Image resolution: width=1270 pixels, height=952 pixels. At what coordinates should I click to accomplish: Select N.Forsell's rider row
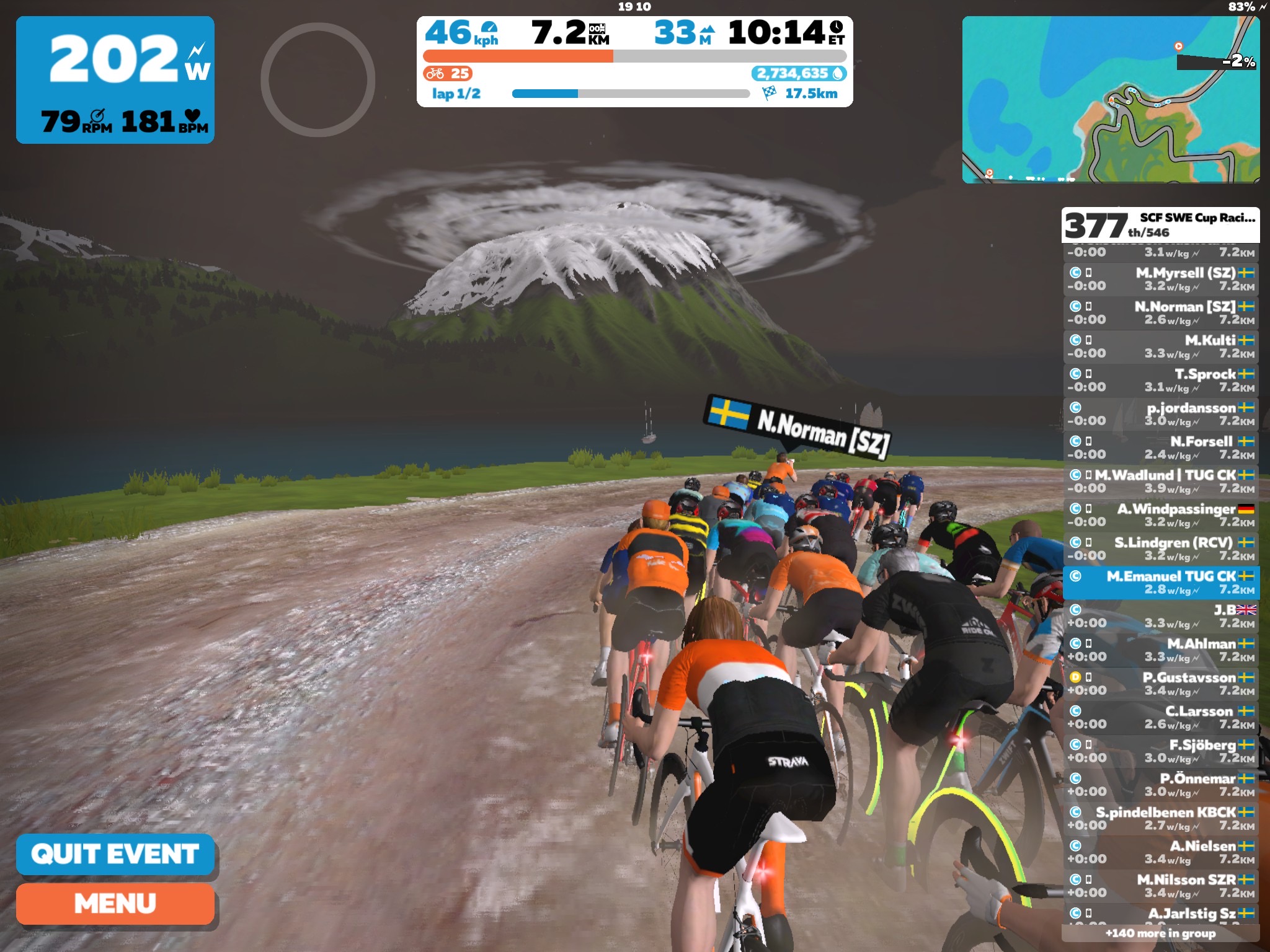pos(1161,447)
